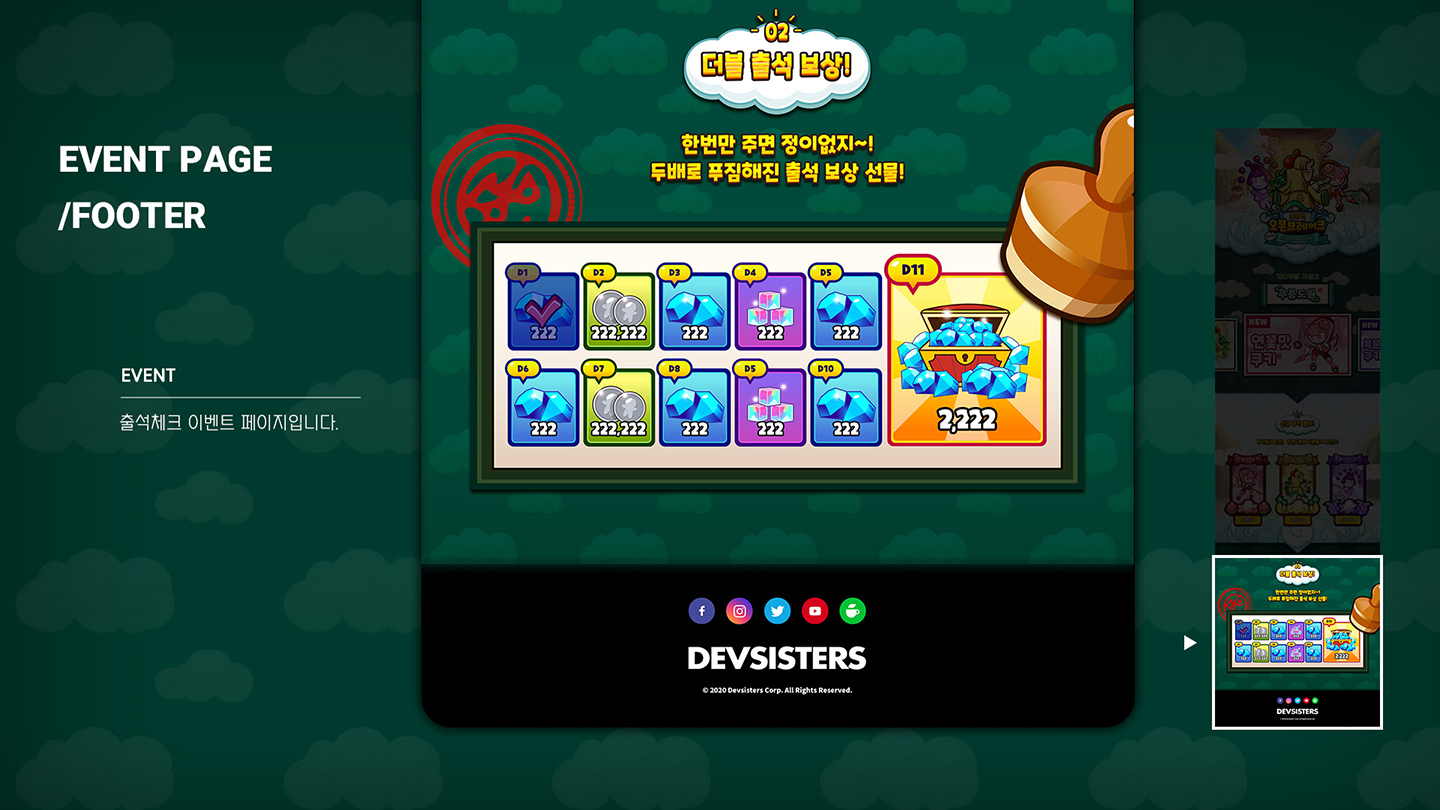Go to the YouTube channel icon
1440x810 pixels.
click(815, 611)
